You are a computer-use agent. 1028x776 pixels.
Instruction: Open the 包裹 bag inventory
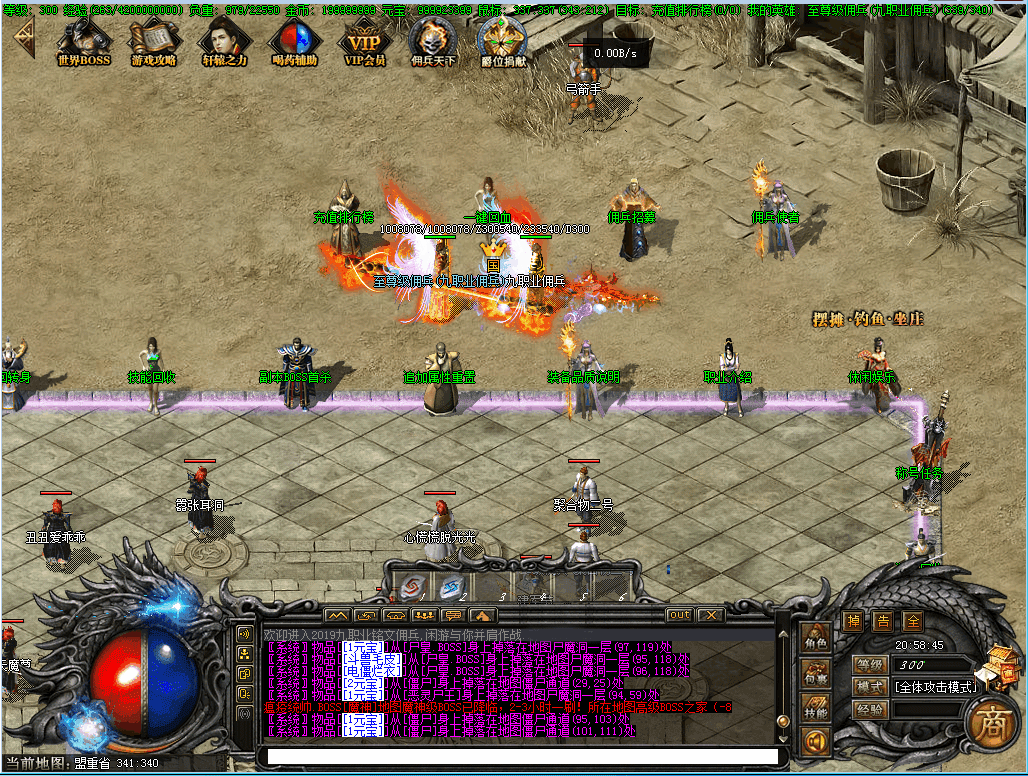coord(816,677)
